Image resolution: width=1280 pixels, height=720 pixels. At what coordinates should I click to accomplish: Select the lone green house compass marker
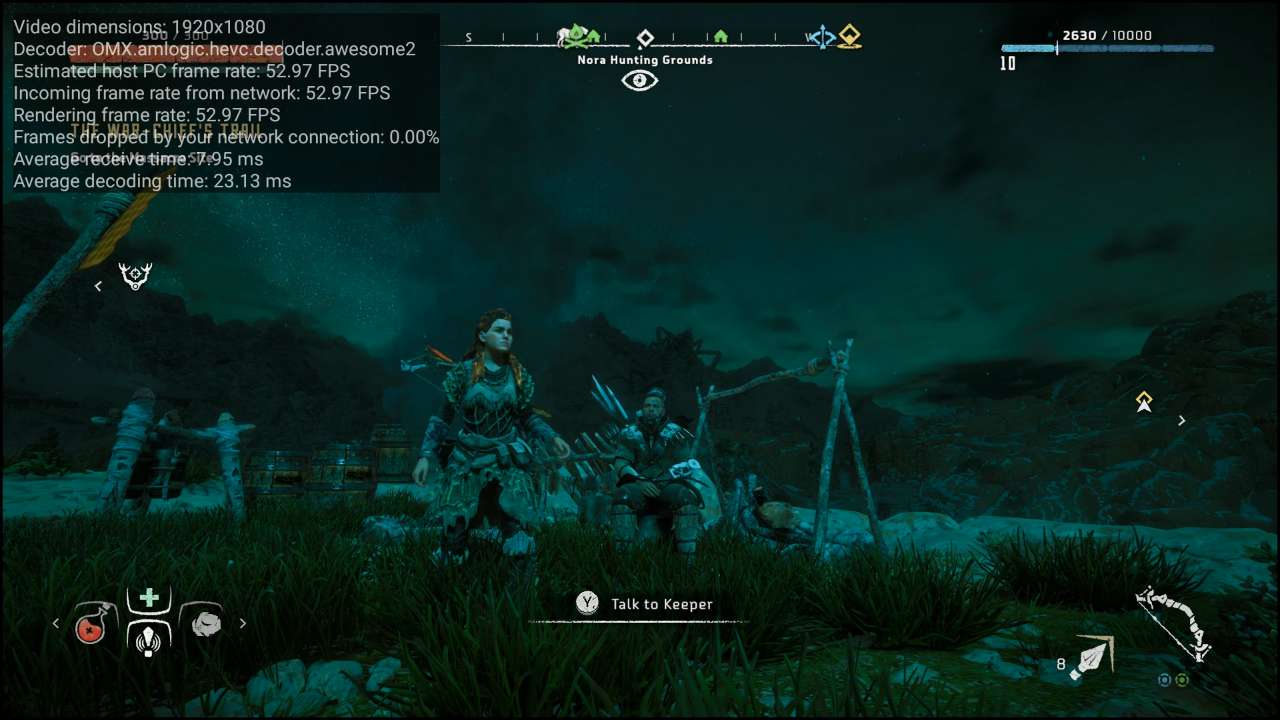[x=720, y=37]
